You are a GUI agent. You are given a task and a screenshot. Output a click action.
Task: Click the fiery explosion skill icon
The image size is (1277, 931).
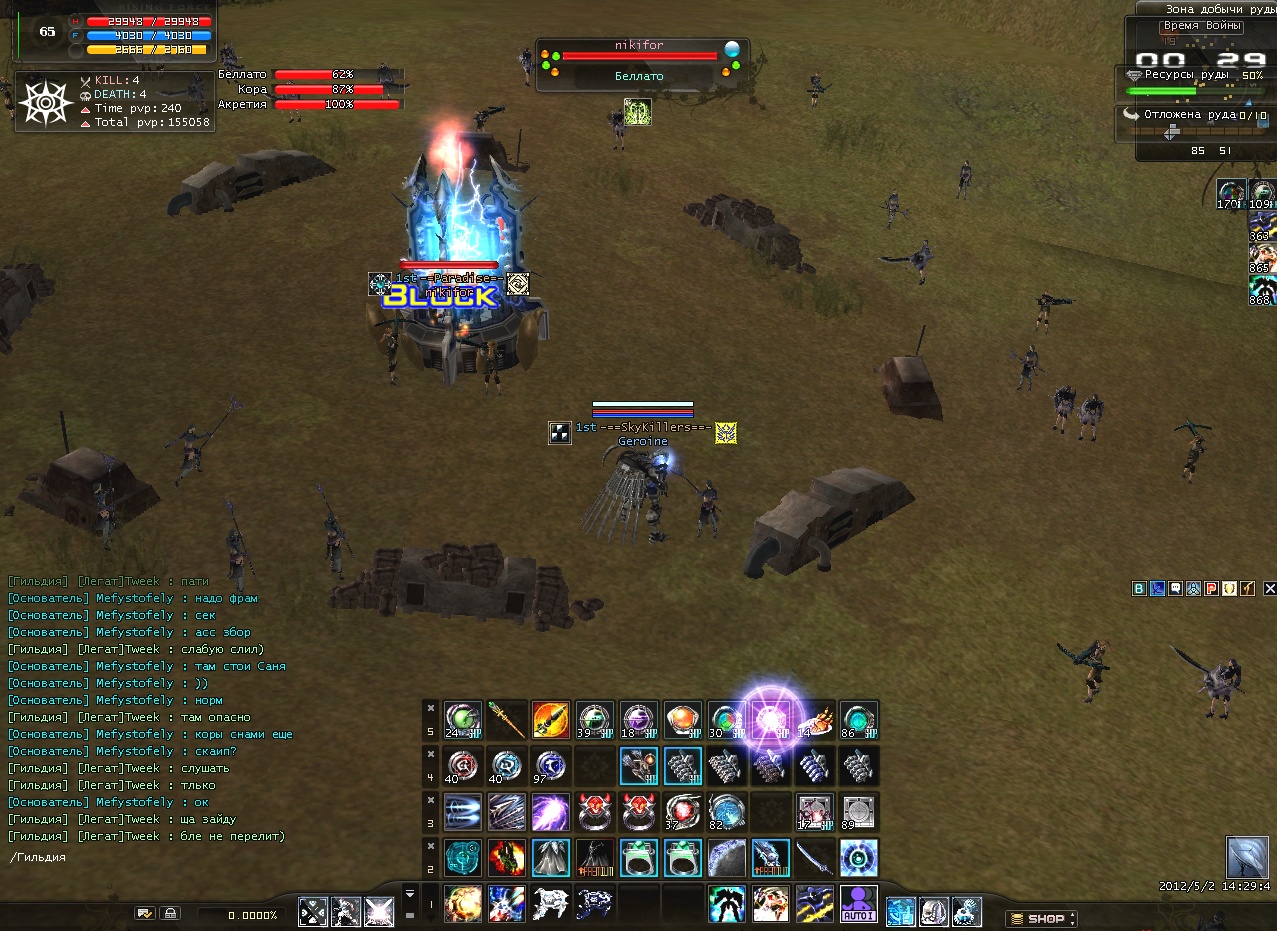(x=462, y=904)
